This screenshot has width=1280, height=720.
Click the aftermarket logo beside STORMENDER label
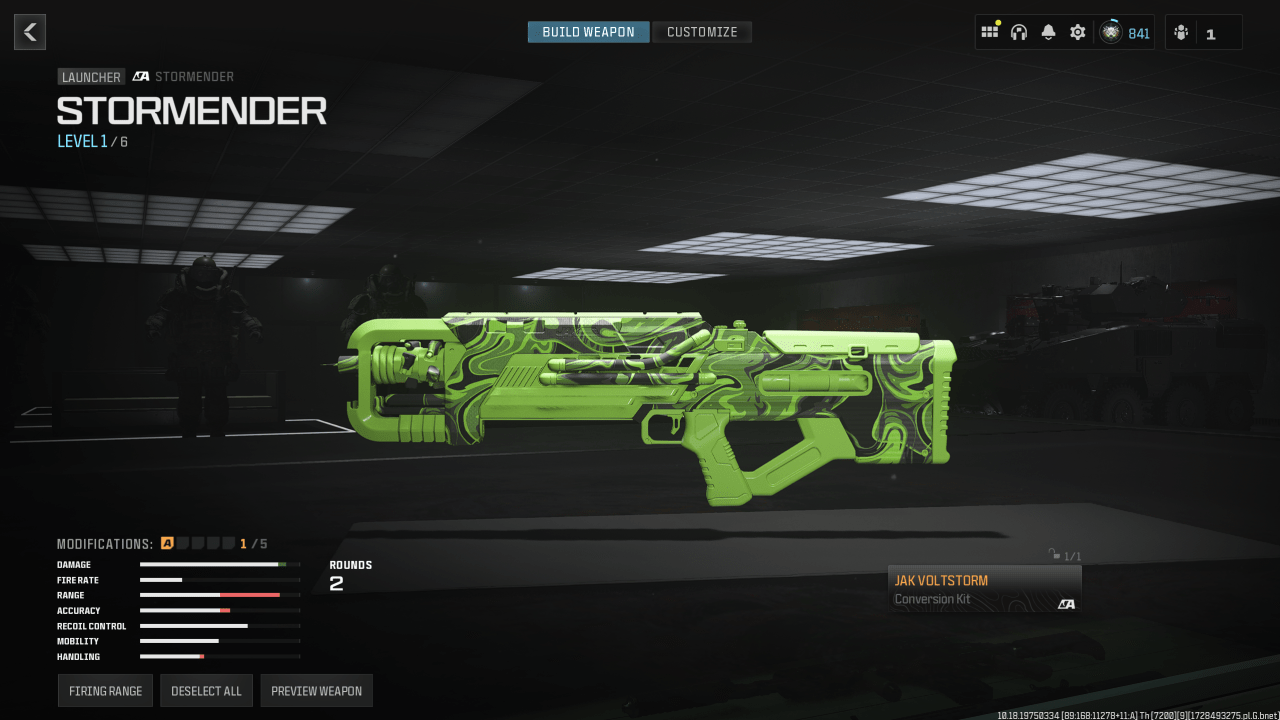[x=138, y=76]
